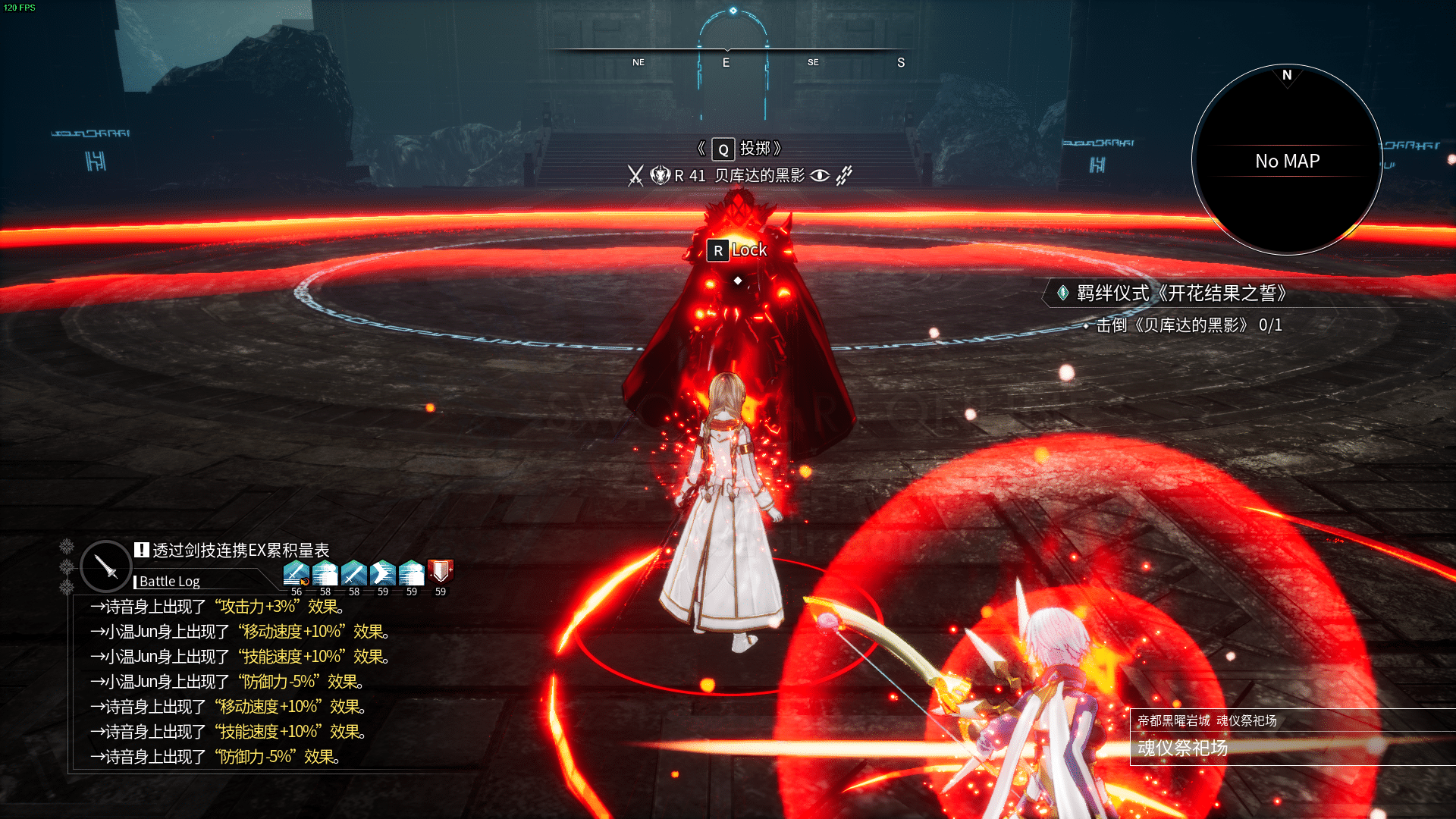Click the 魂仪祭祀场 location banner

1182,748
